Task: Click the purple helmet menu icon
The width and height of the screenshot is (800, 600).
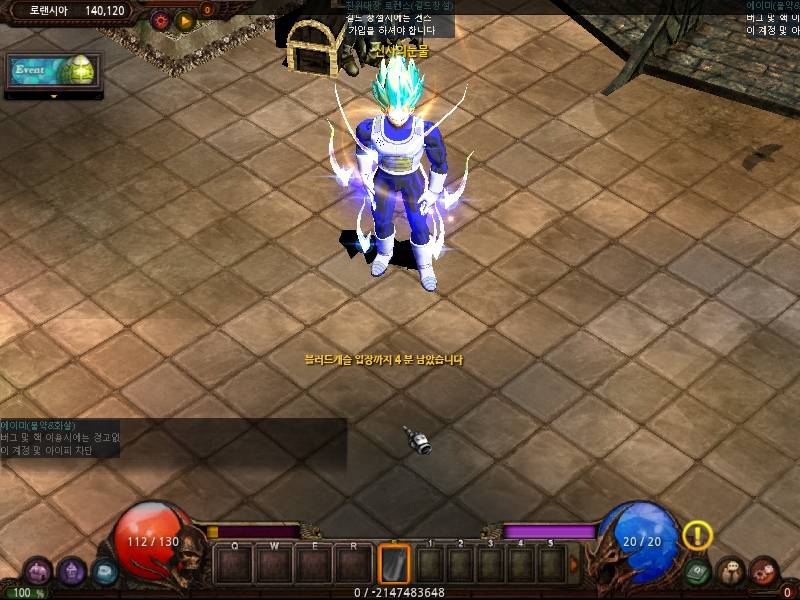Action: click(37, 572)
